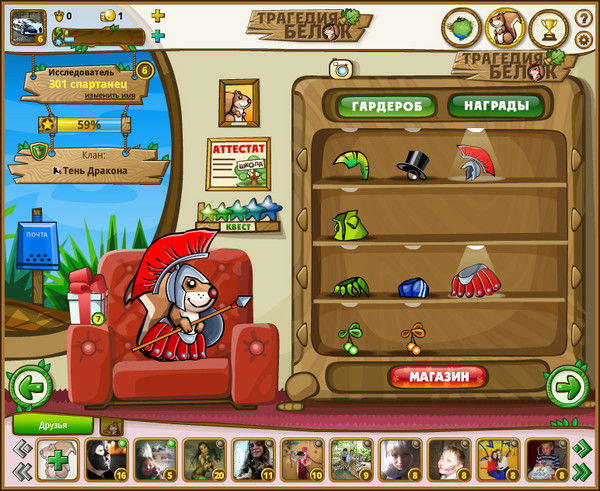Open the gift box with ribbon

click(87, 299)
